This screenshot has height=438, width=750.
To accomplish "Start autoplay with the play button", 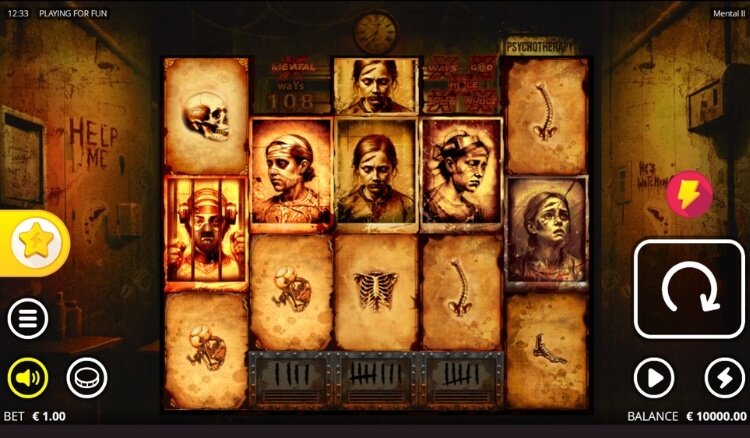I will [x=654, y=378].
